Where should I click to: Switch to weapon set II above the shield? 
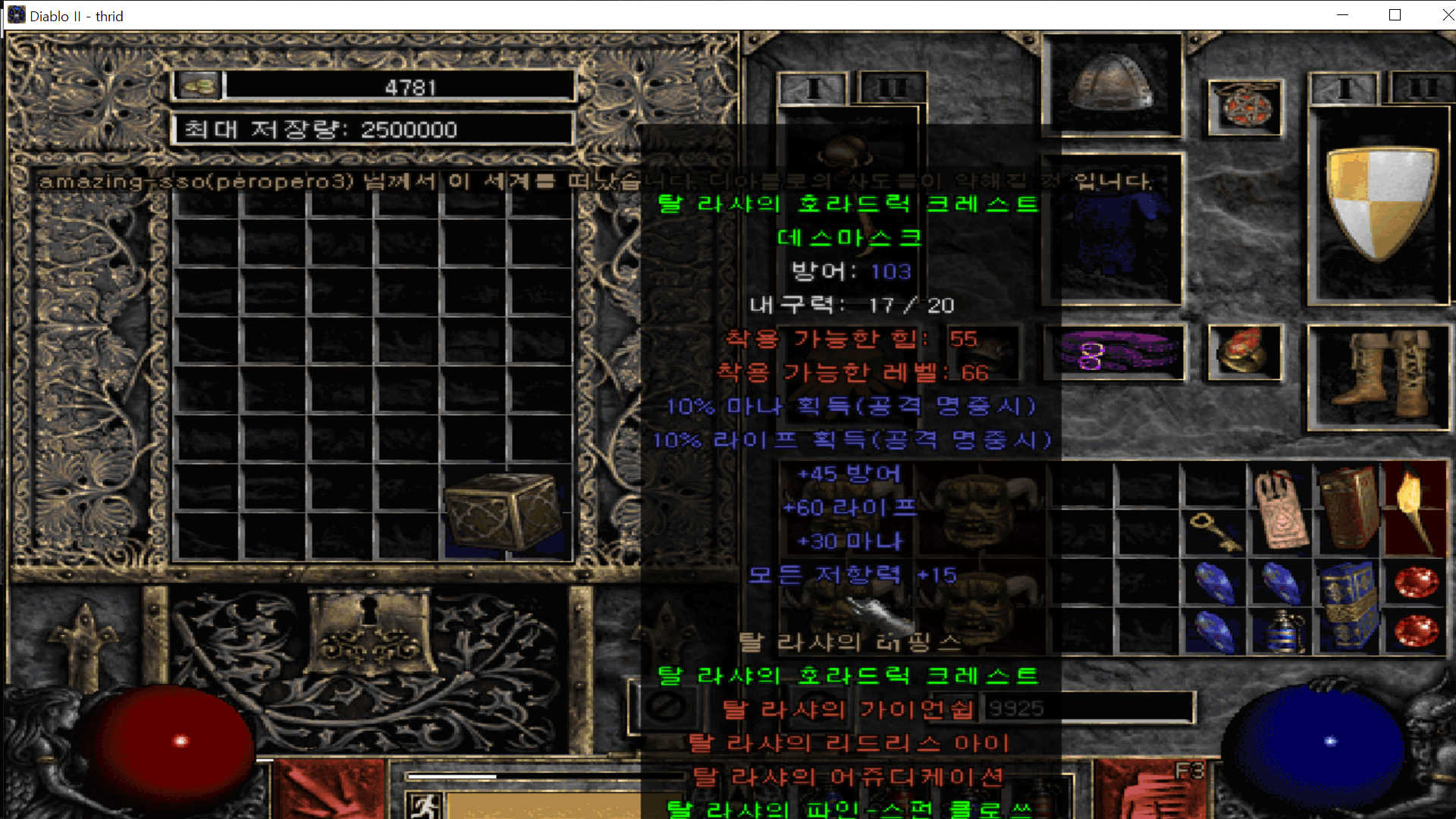[x=1421, y=89]
